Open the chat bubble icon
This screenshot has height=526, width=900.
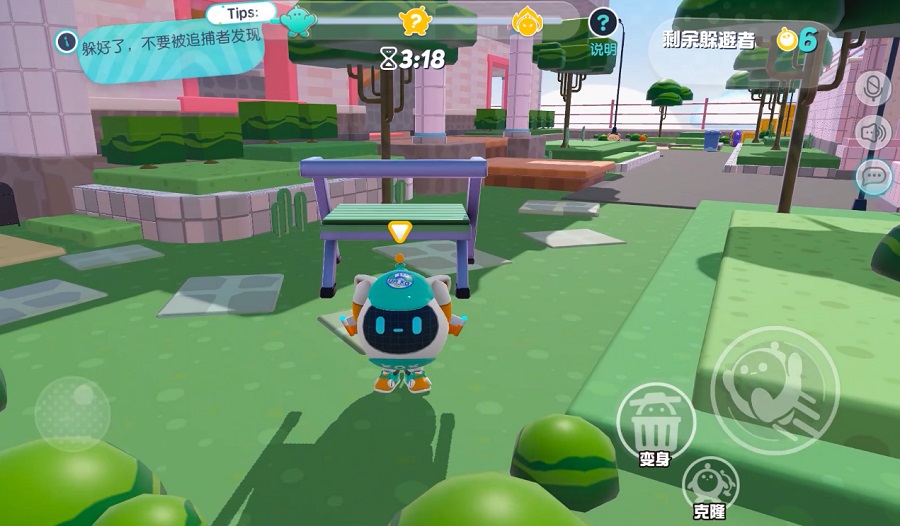pos(873,177)
